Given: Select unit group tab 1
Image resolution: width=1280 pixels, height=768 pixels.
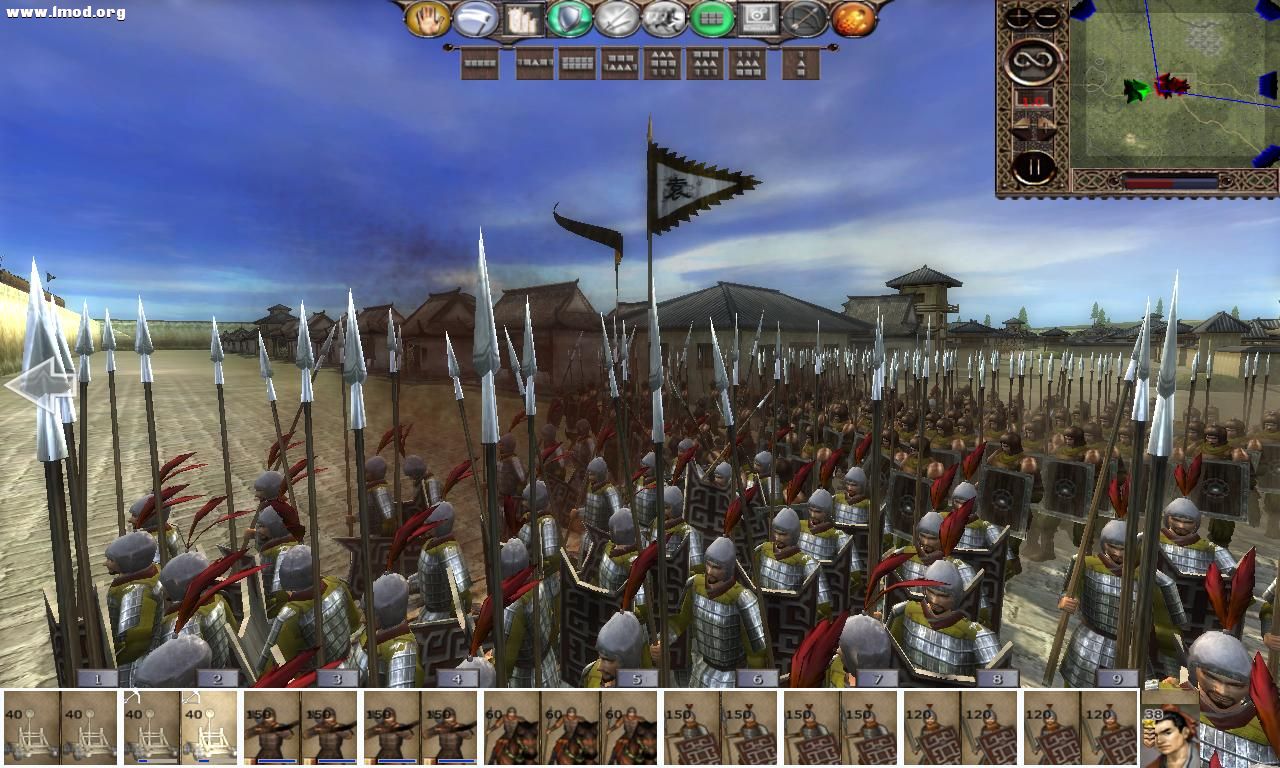Looking at the screenshot, I should (x=95, y=679).
